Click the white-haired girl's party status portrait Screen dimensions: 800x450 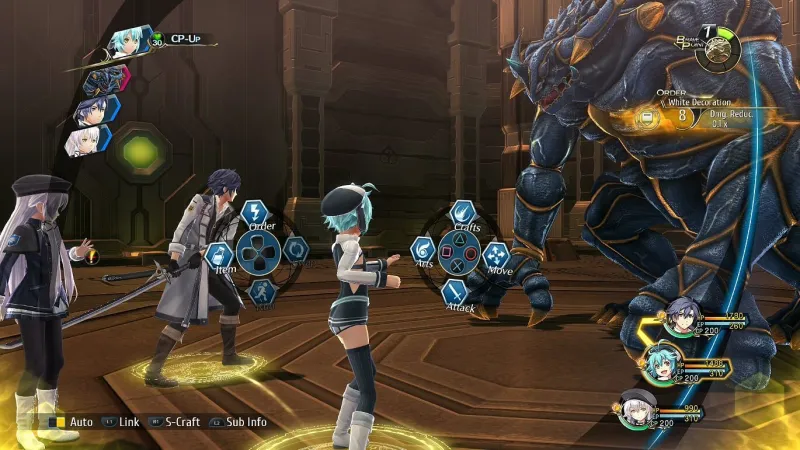coord(637,408)
